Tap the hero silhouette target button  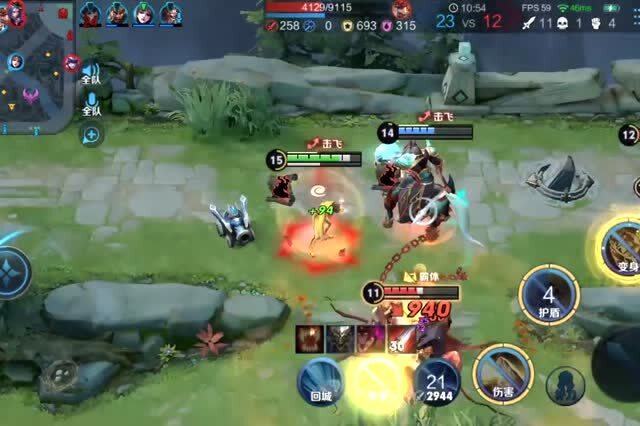(565, 386)
